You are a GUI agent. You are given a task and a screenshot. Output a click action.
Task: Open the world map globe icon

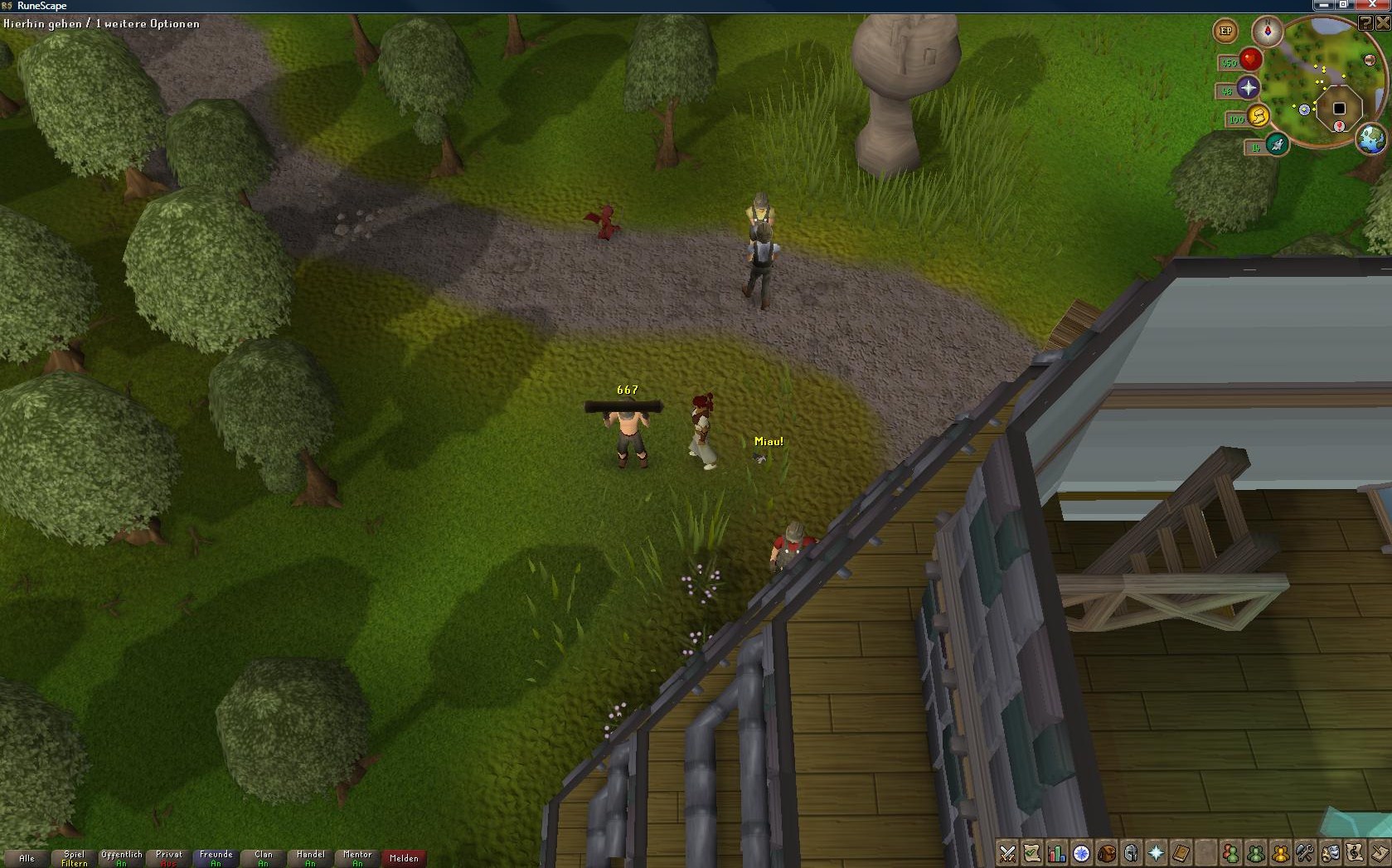coord(1371,138)
